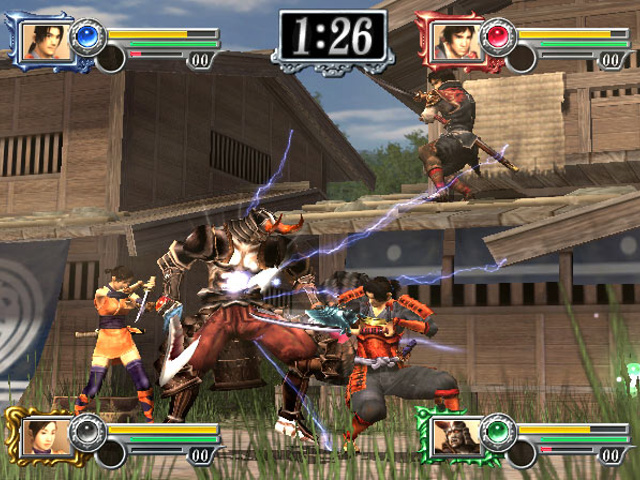Viewport: 640px width, 480px height.
Task: Select the blue-framed player portrait
Action: [45, 41]
